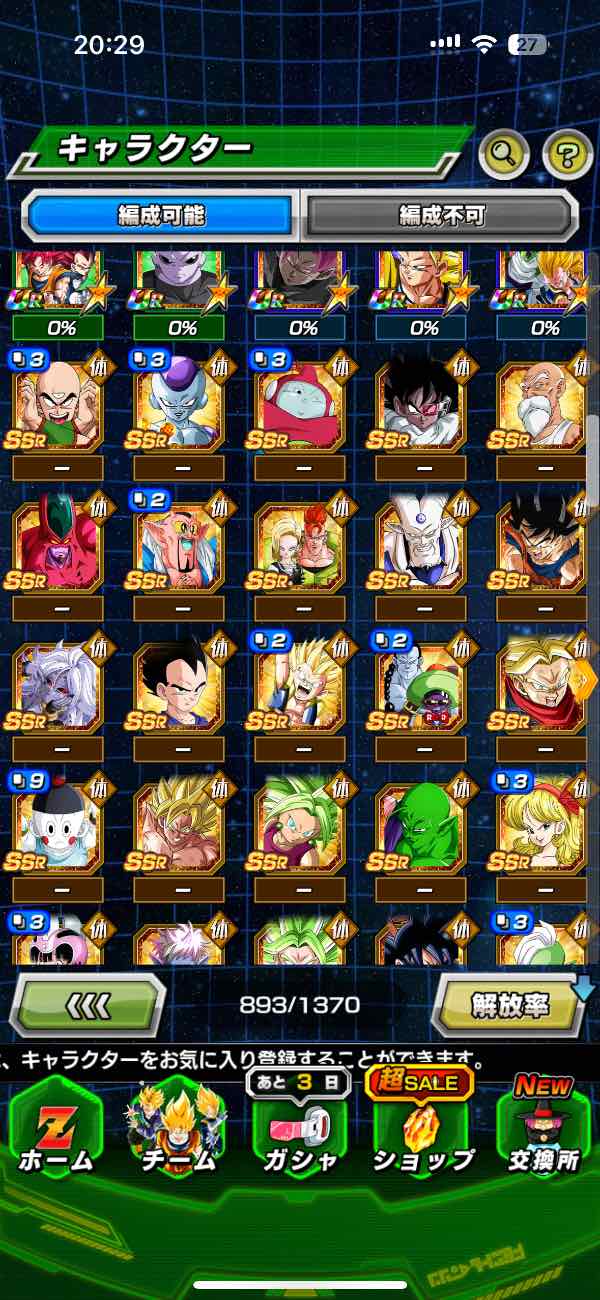Viewport: 600px width, 1300px height.
Task: Open the magnifying glass search button
Action: [505, 154]
